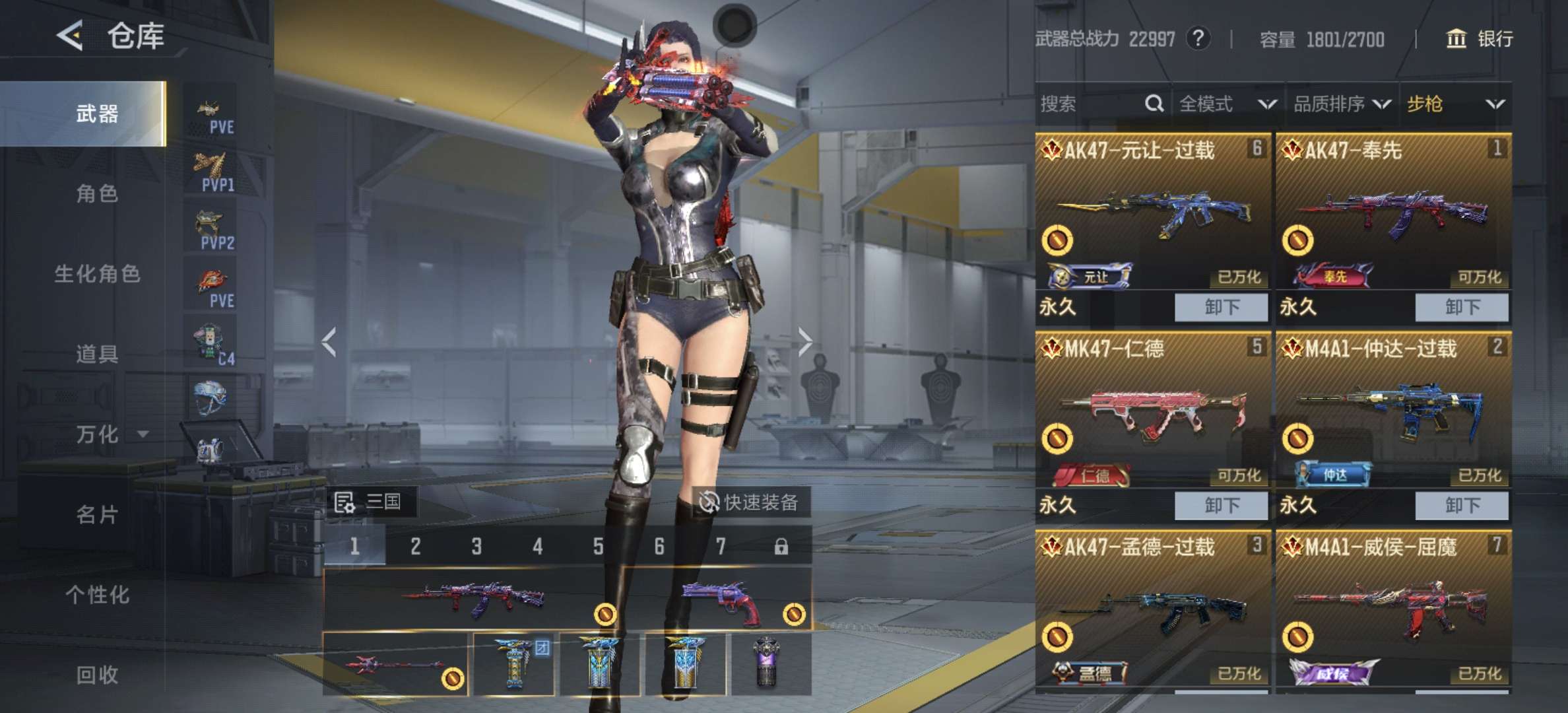
Task: Show the next character with right arrow
Action: [804, 342]
